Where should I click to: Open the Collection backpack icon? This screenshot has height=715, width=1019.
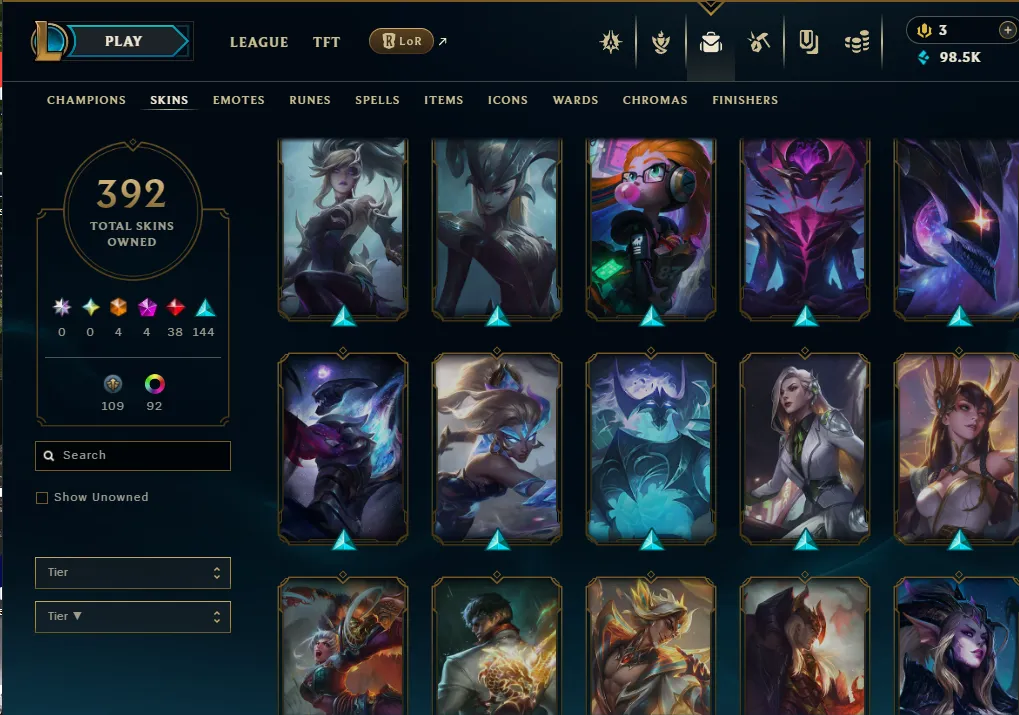(710, 42)
